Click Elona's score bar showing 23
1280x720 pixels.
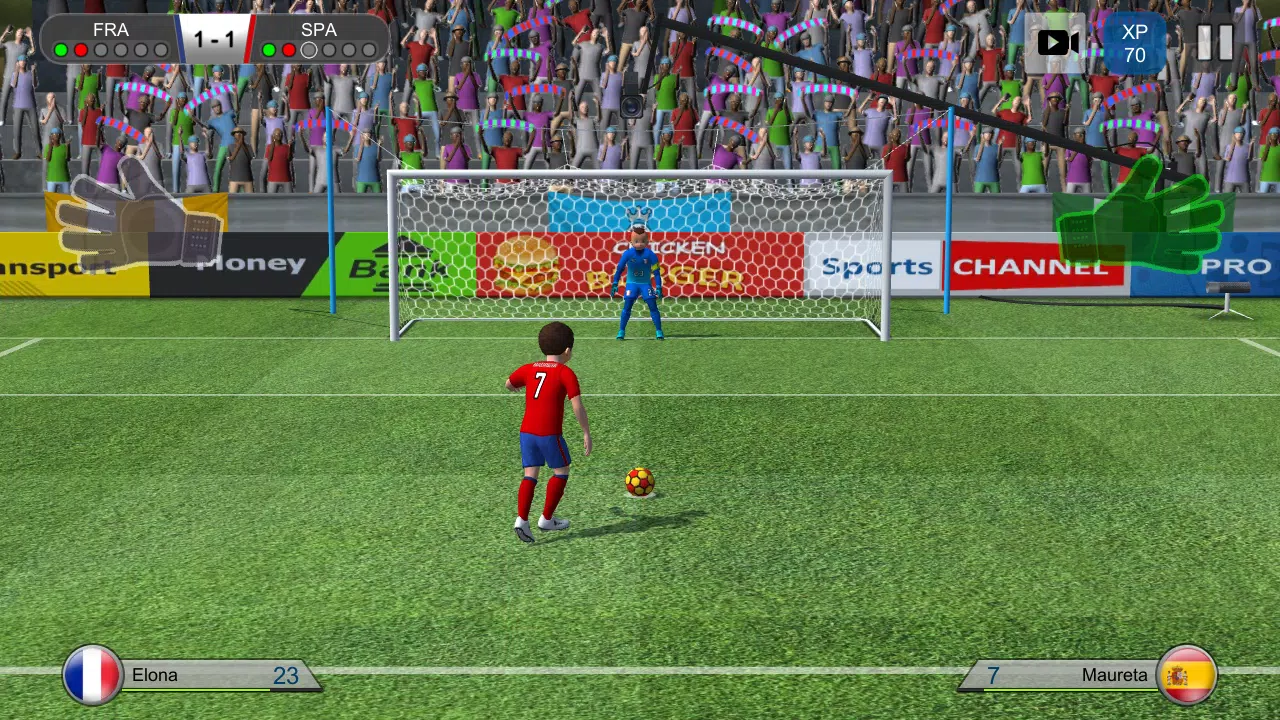click(x=286, y=675)
